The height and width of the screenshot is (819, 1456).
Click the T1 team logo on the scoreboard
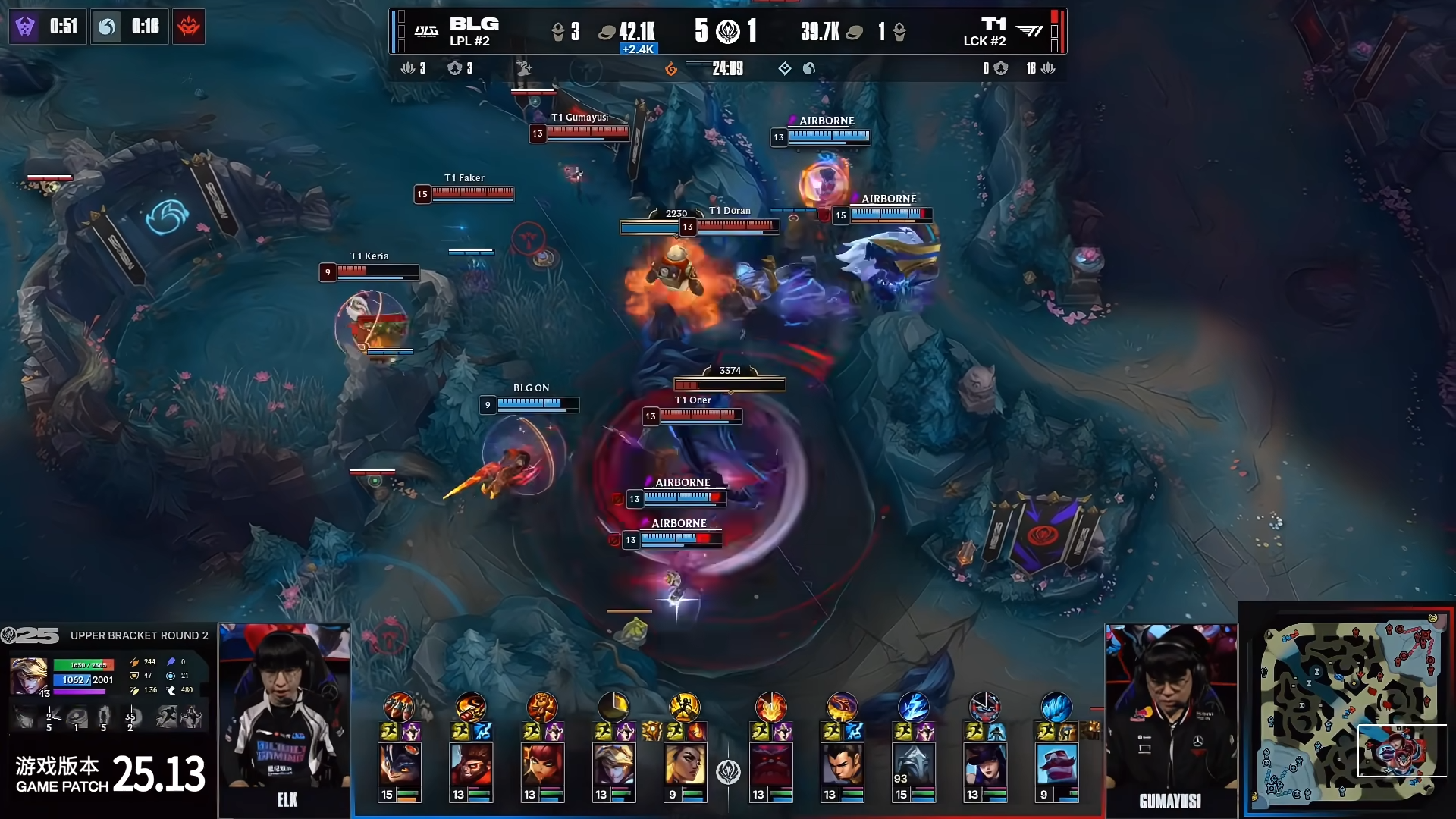coord(1029,31)
